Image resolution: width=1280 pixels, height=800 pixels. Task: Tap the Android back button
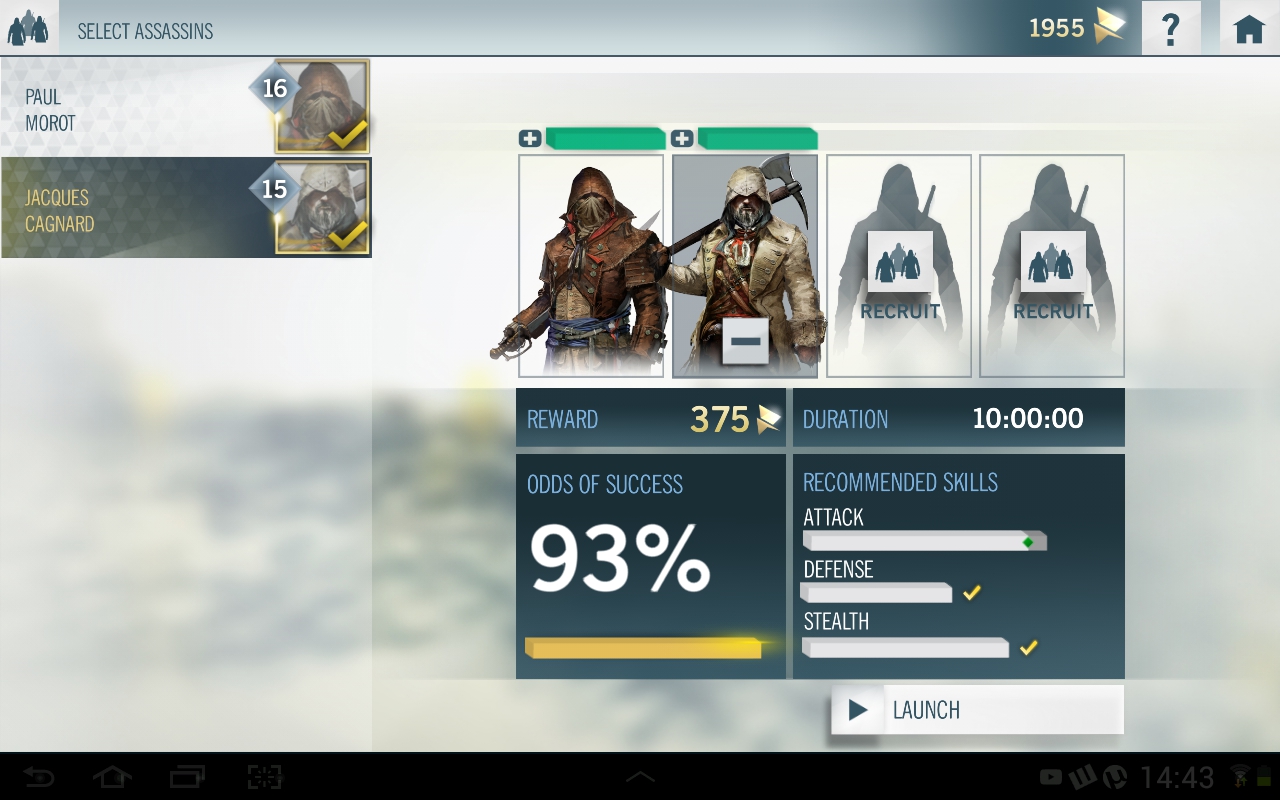tap(39, 777)
